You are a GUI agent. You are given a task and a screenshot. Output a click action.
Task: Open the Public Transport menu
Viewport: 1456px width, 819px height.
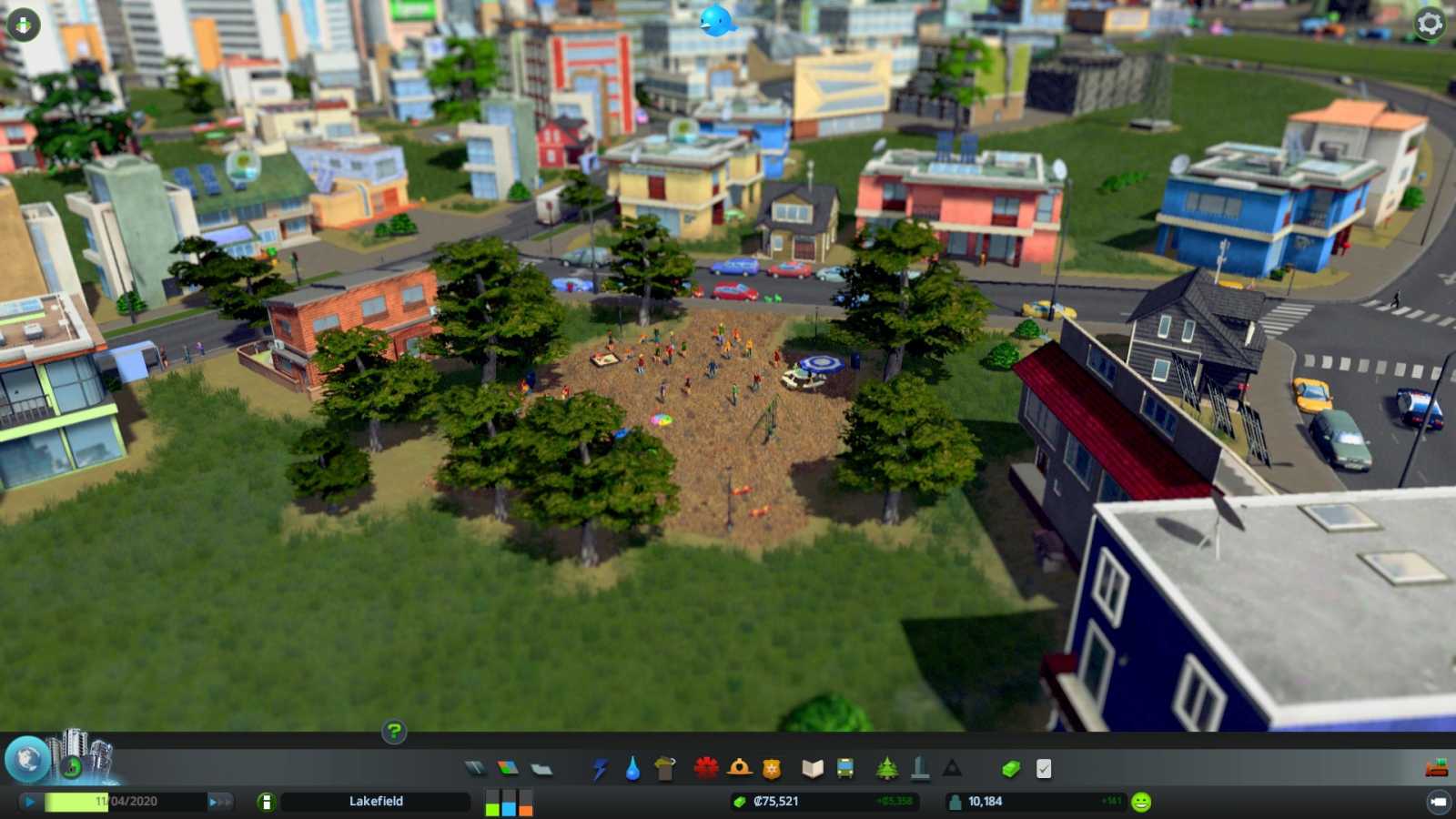[846, 767]
